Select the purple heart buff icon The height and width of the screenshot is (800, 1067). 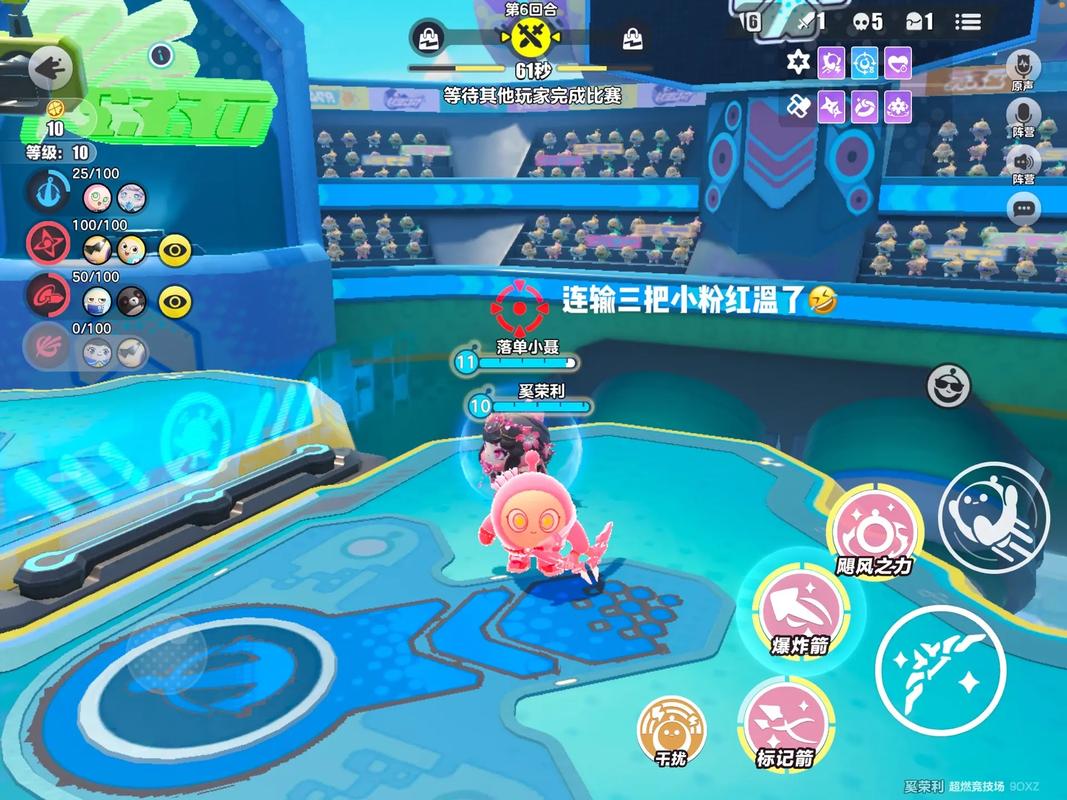[899, 63]
